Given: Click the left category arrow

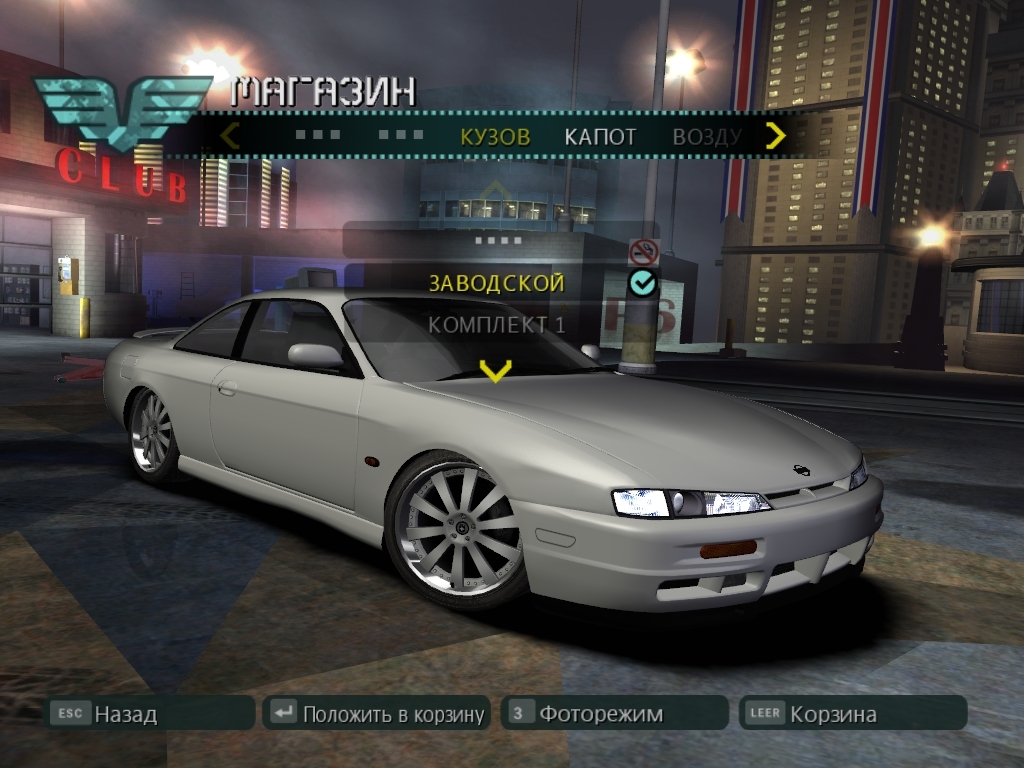Looking at the screenshot, I should pyautogui.click(x=230, y=136).
